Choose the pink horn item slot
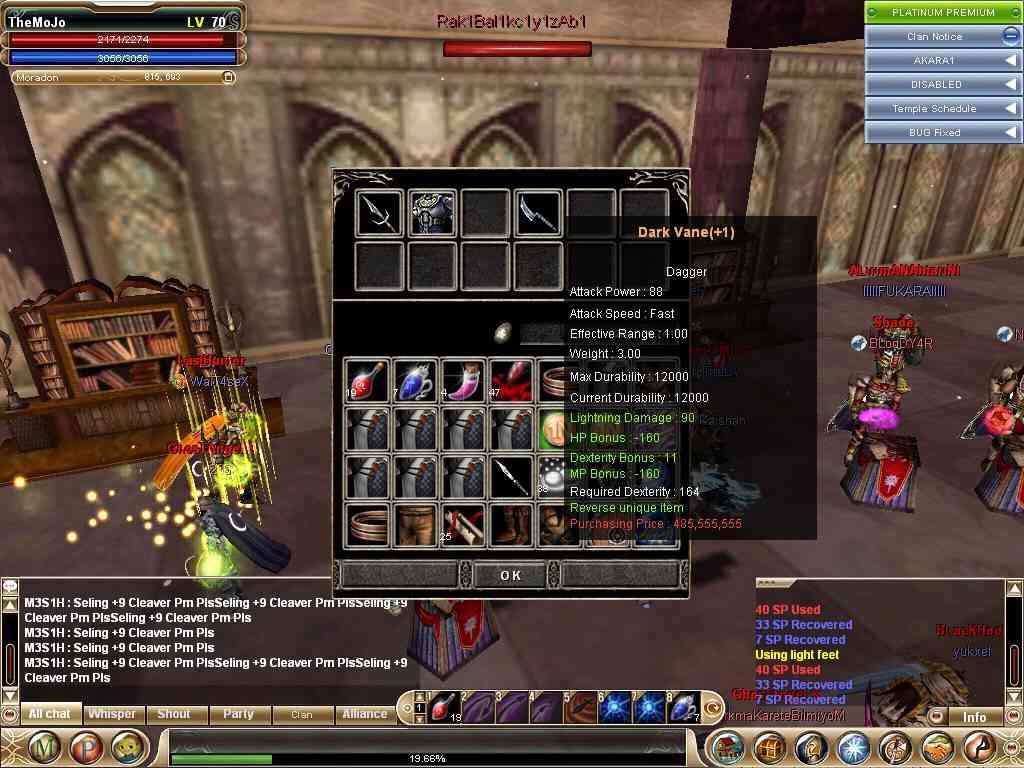1024x768 pixels. [464, 380]
